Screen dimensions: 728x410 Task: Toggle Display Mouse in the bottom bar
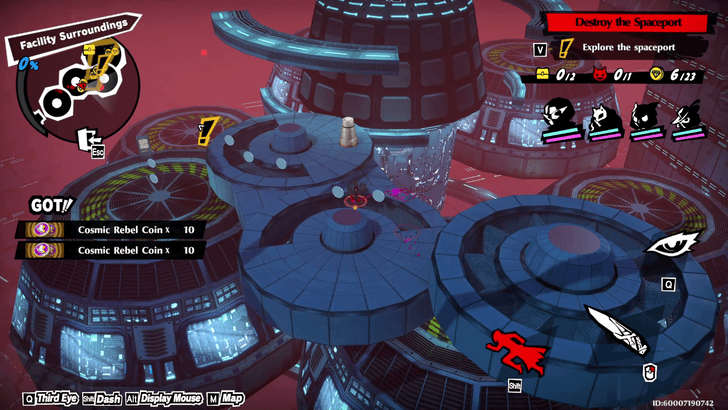pyautogui.click(x=171, y=398)
